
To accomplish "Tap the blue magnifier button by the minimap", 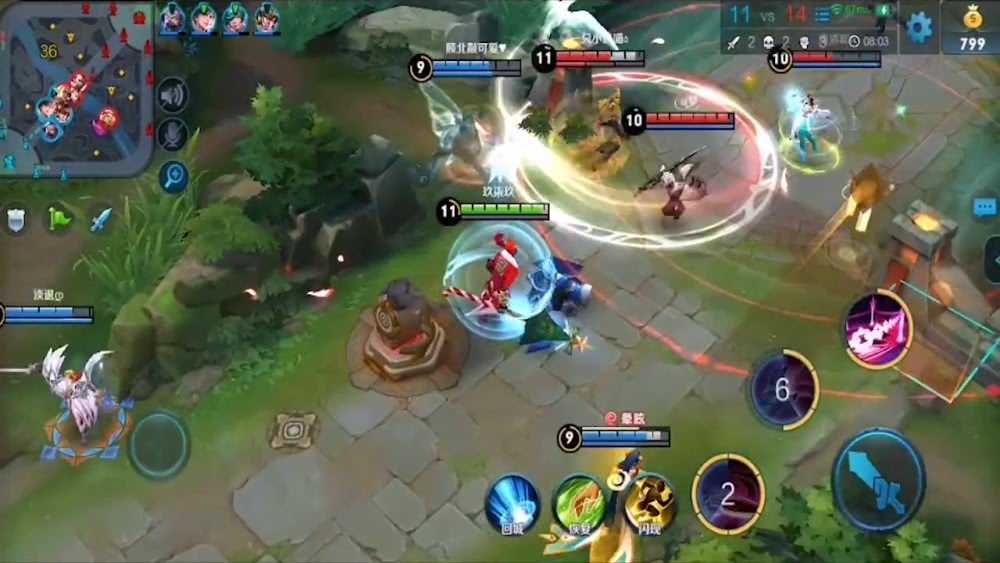I will point(173,177).
